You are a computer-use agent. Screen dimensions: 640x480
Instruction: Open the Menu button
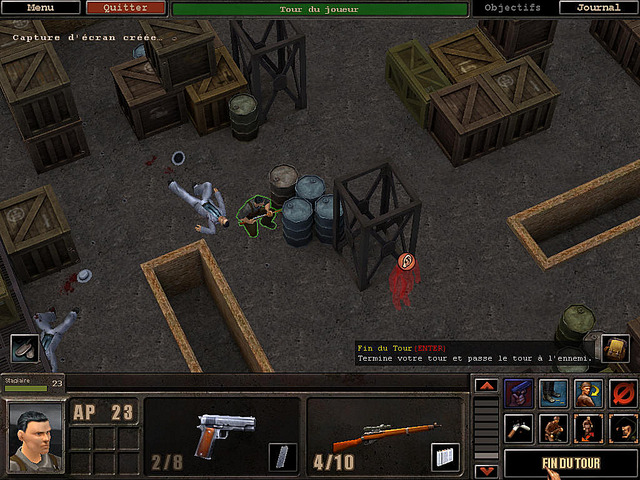coord(40,8)
